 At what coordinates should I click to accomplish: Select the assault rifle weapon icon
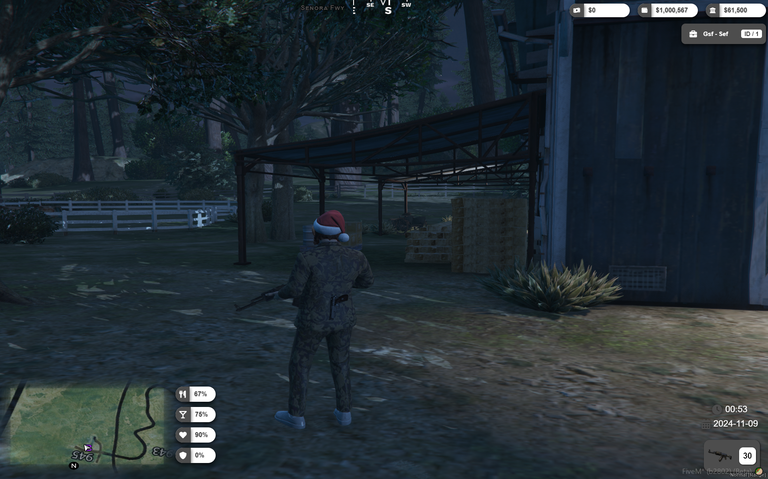720,456
